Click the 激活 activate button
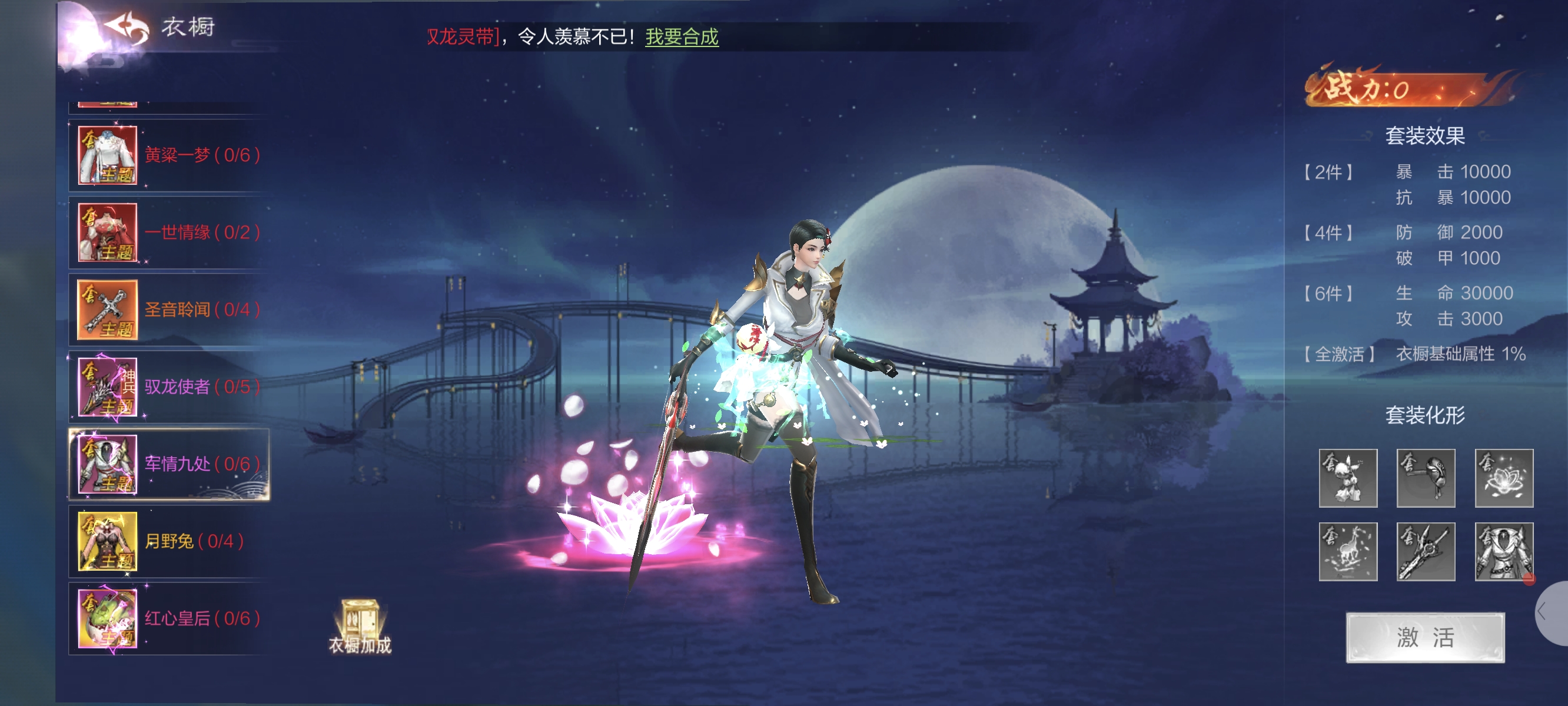The image size is (1568, 706). point(1424,637)
